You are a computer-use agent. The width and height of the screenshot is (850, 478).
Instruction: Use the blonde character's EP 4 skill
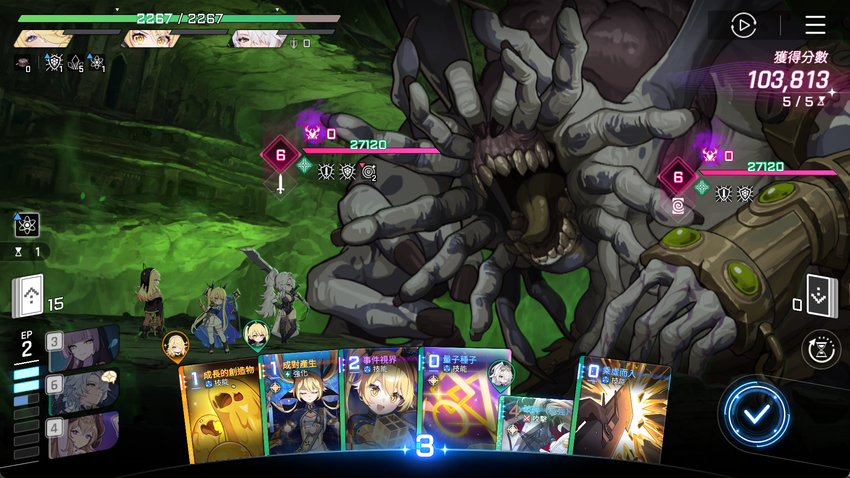pyautogui.click(x=85, y=434)
